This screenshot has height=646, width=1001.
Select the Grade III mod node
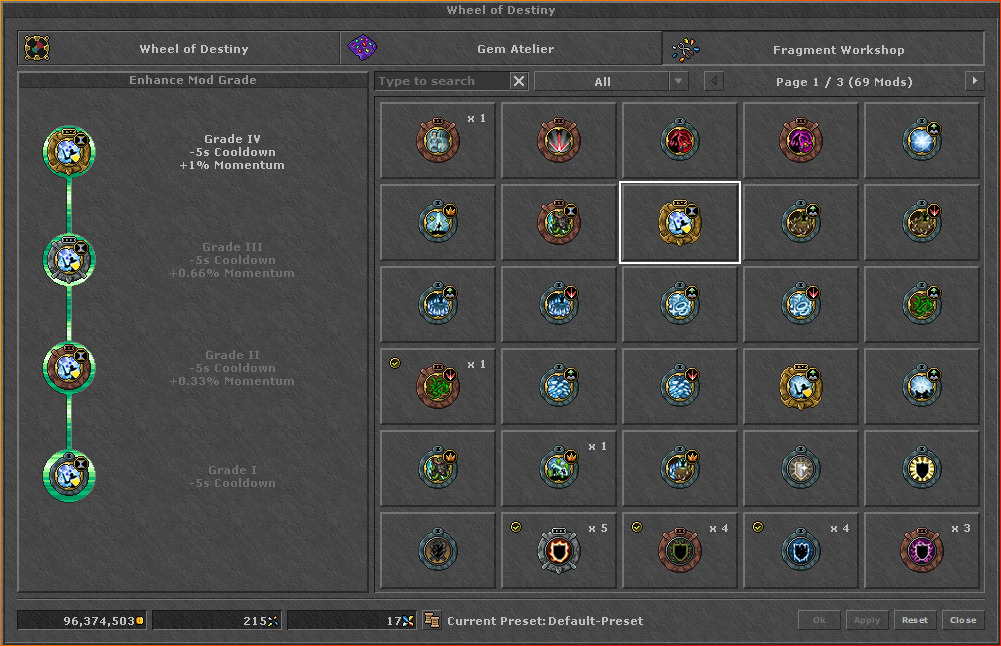click(x=69, y=260)
